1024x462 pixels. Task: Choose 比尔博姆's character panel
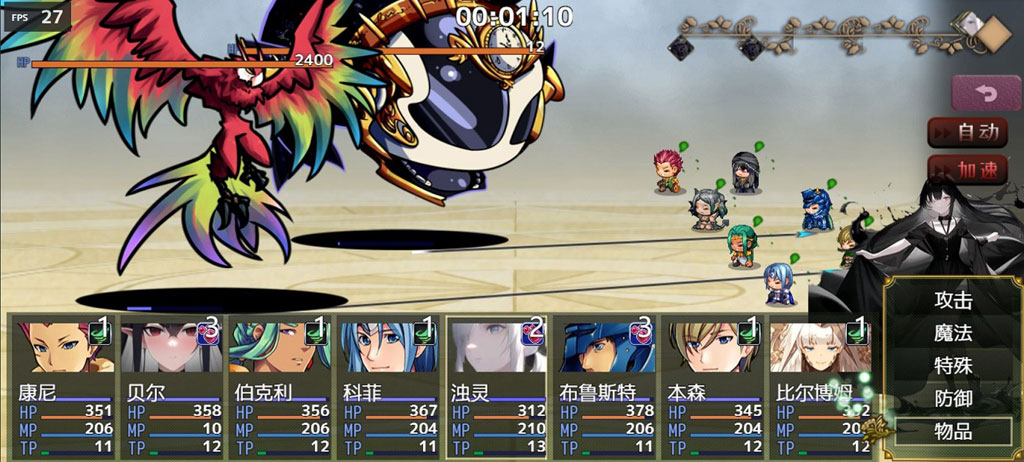coord(818,385)
